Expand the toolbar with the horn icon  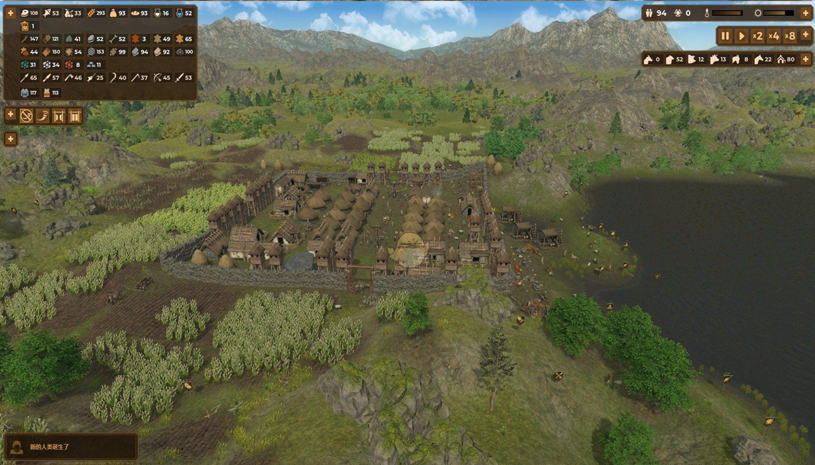pos(10,115)
